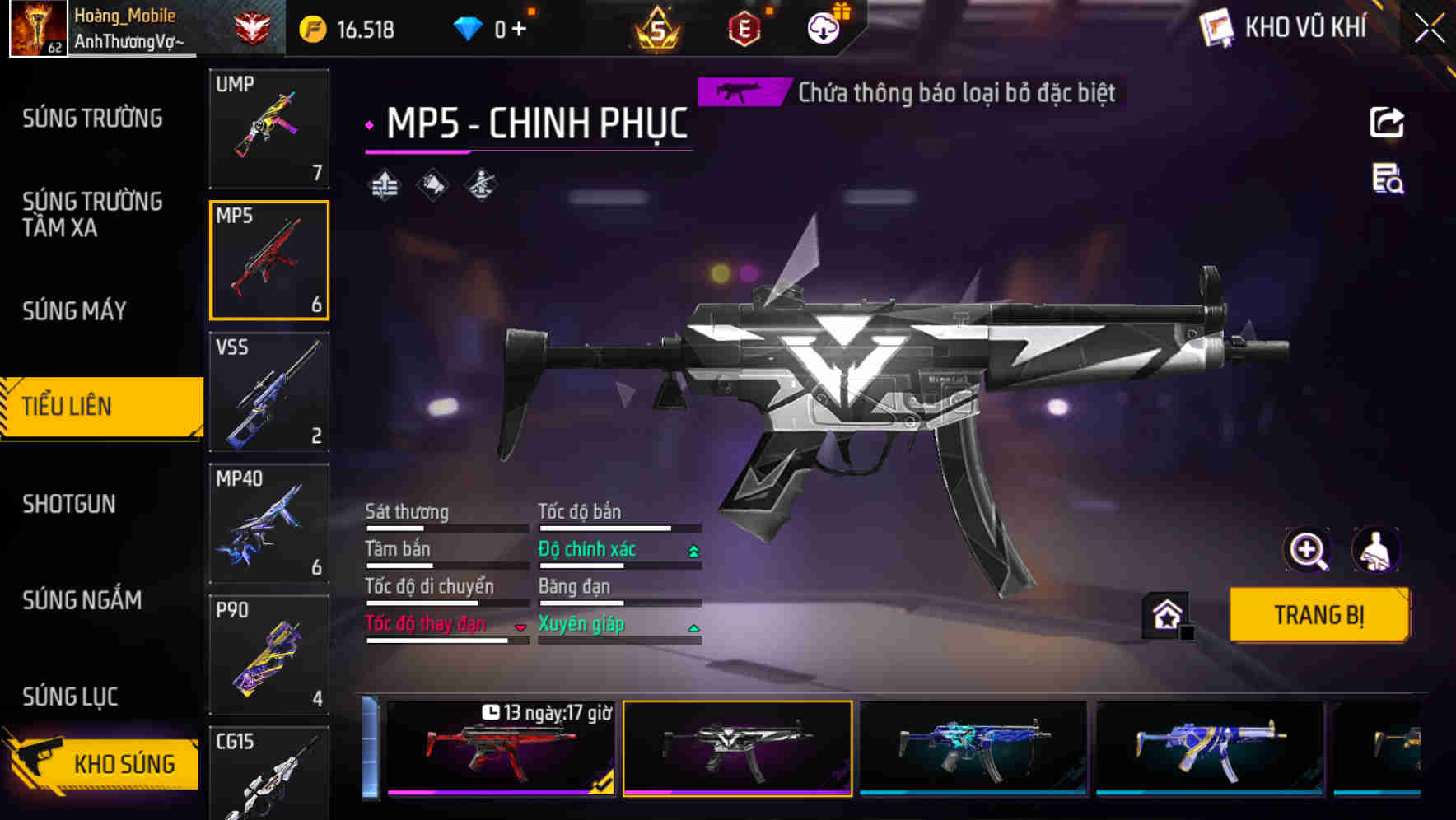Click the share arrow icon
Viewport: 1456px width, 820px height.
point(1387,123)
